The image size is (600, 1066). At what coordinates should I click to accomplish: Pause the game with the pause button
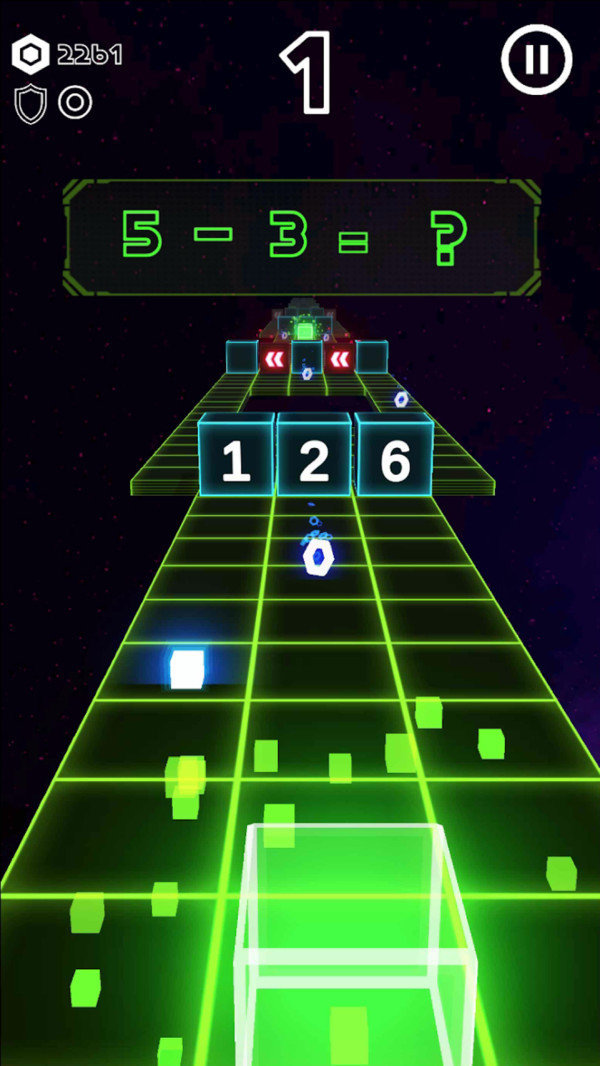tap(537, 60)
